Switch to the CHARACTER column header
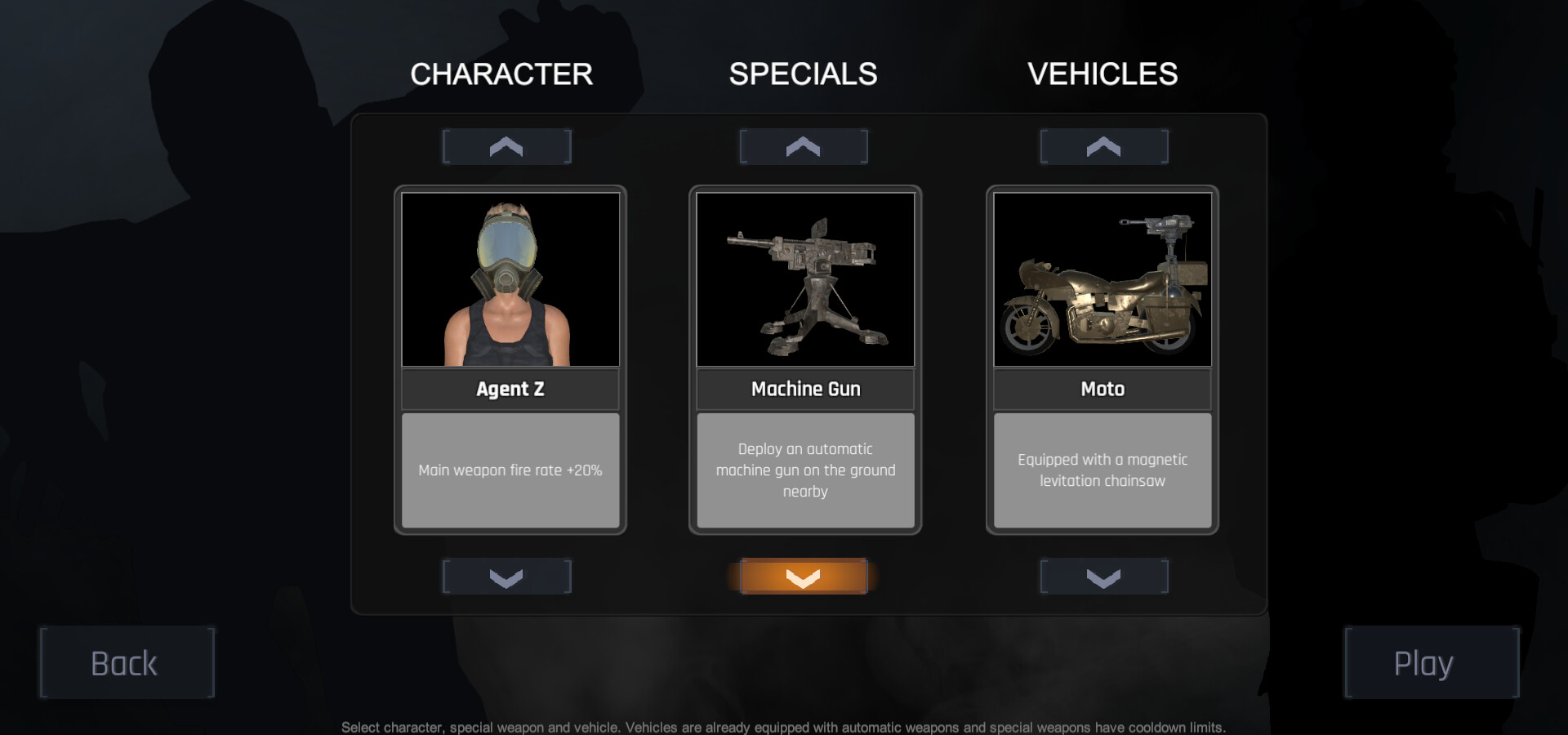1568x735 pixels. pos(501,74)
